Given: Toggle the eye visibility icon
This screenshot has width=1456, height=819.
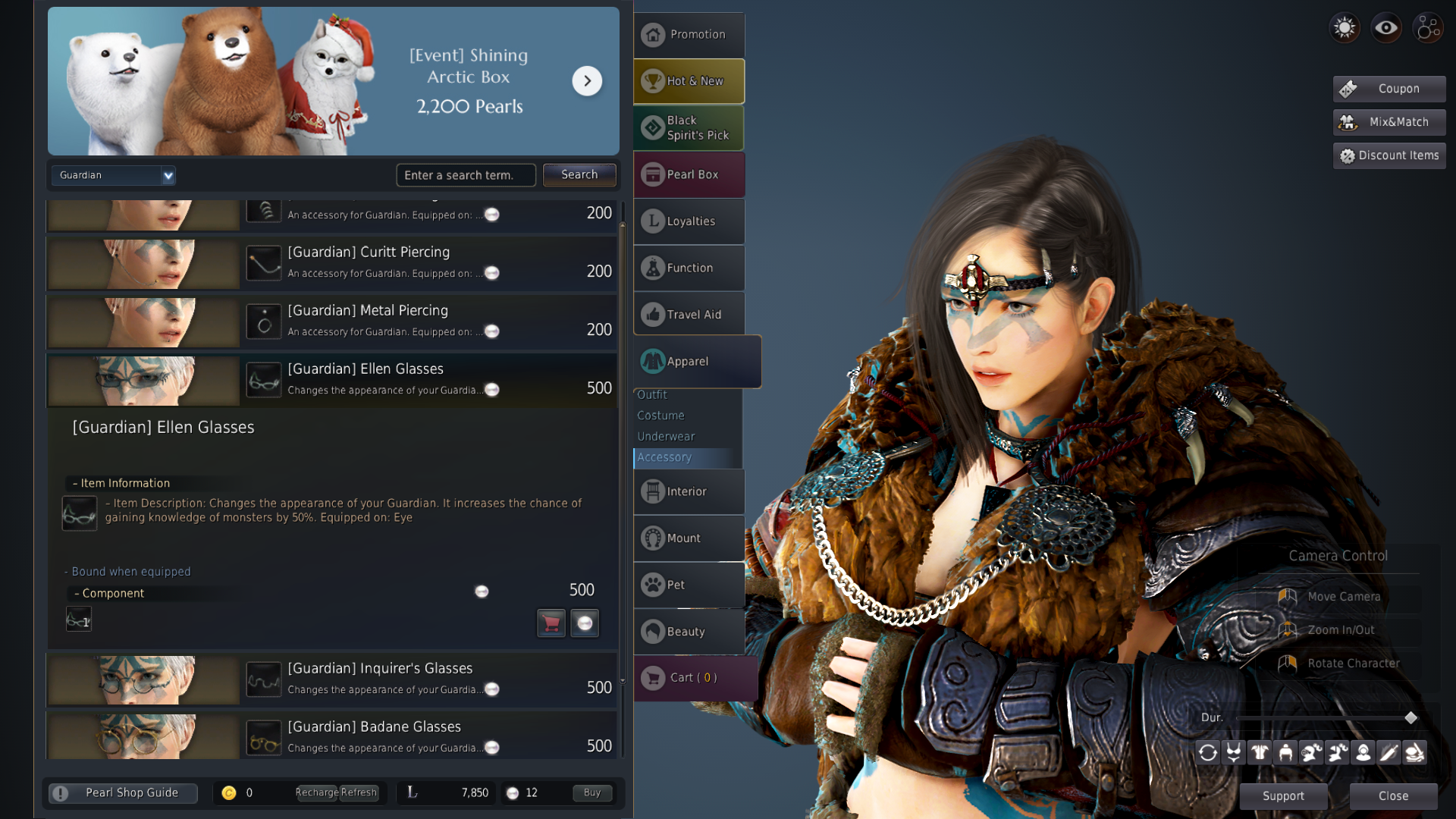Looking at the screenshot, I should click(1386, 28).
